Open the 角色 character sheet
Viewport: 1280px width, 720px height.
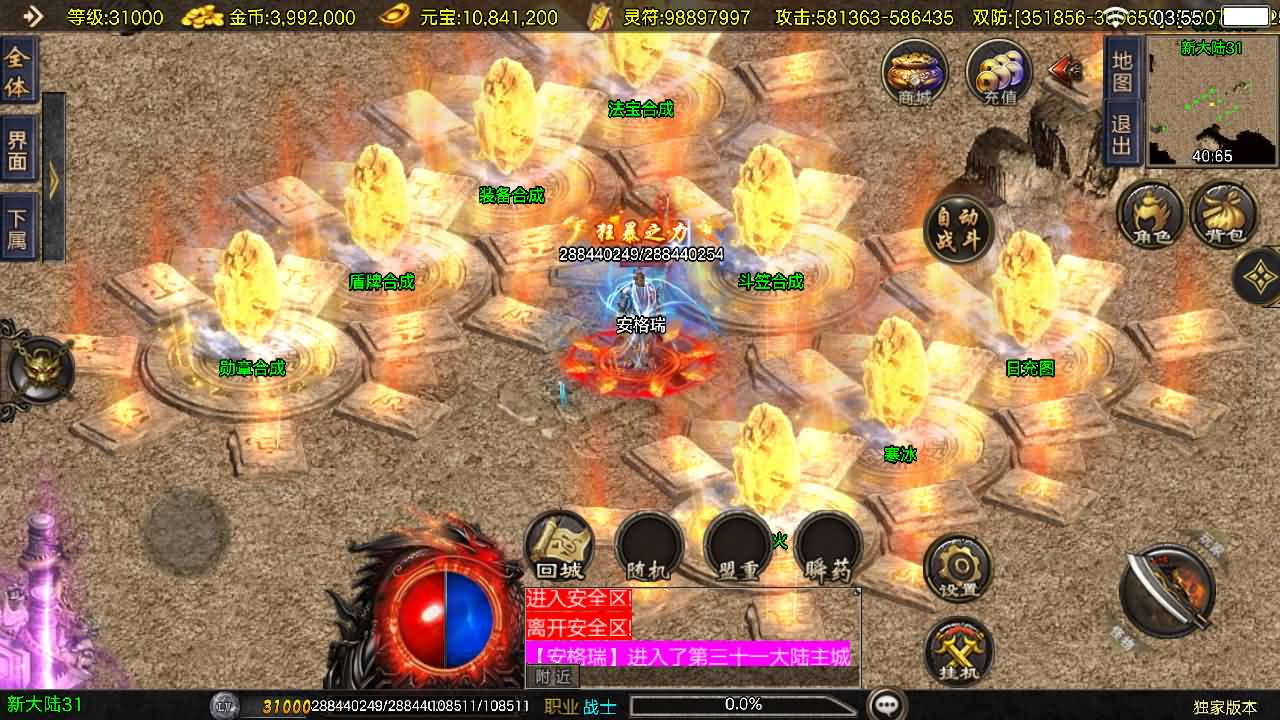(1151, 213)
